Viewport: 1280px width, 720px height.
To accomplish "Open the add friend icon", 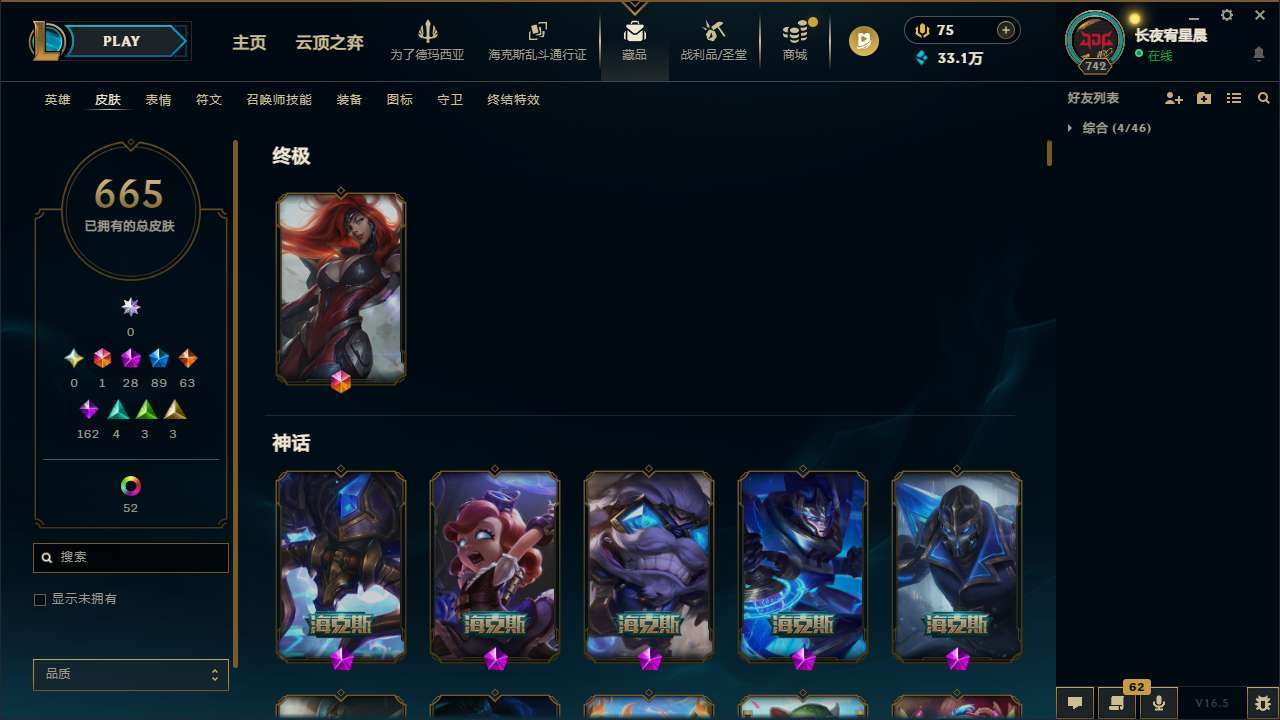I will tap(1173, 98).
